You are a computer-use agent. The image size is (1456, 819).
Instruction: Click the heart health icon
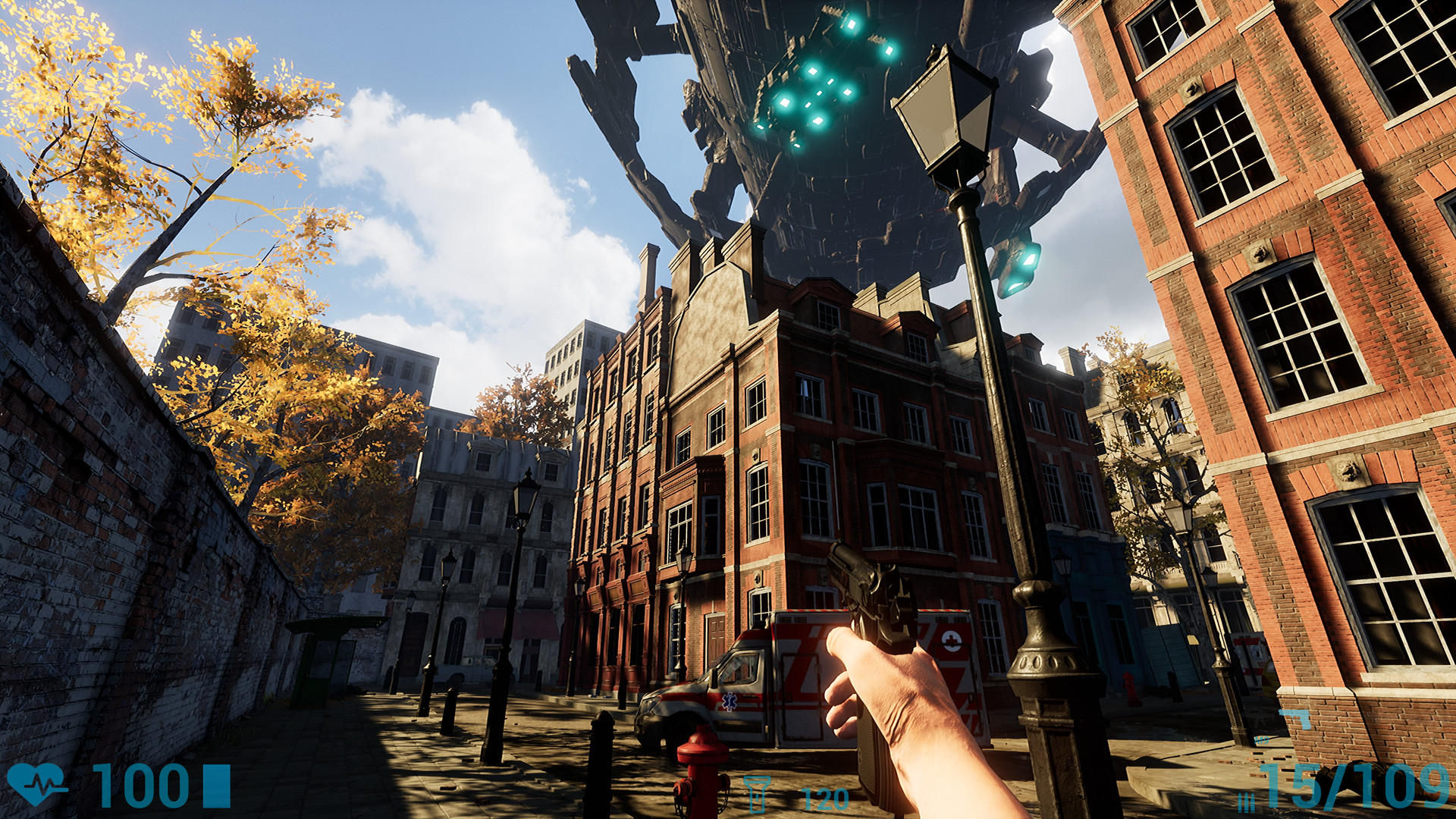click(x=35, y=784)
